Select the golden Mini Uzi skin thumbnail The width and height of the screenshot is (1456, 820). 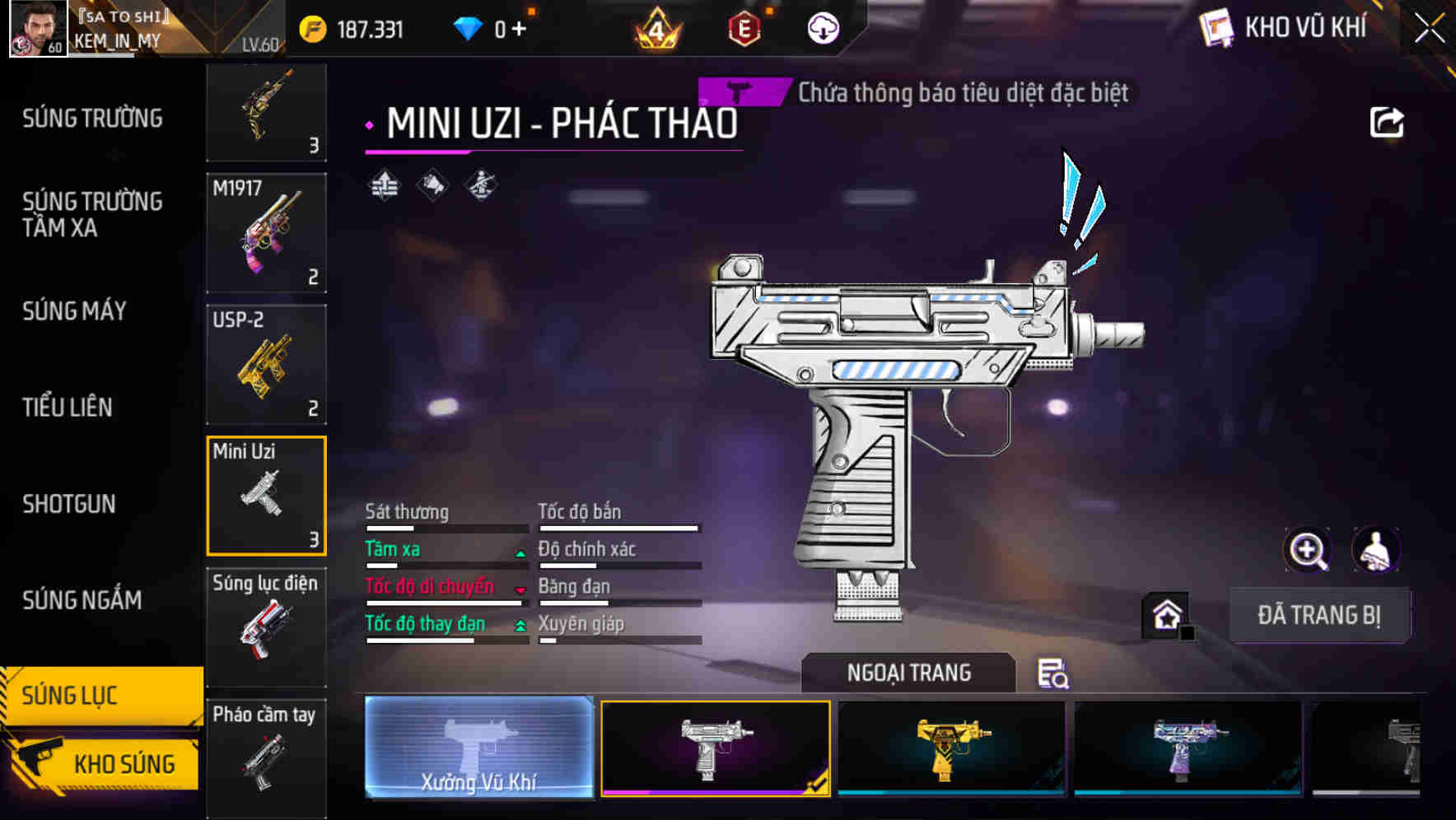coord(951,749)
